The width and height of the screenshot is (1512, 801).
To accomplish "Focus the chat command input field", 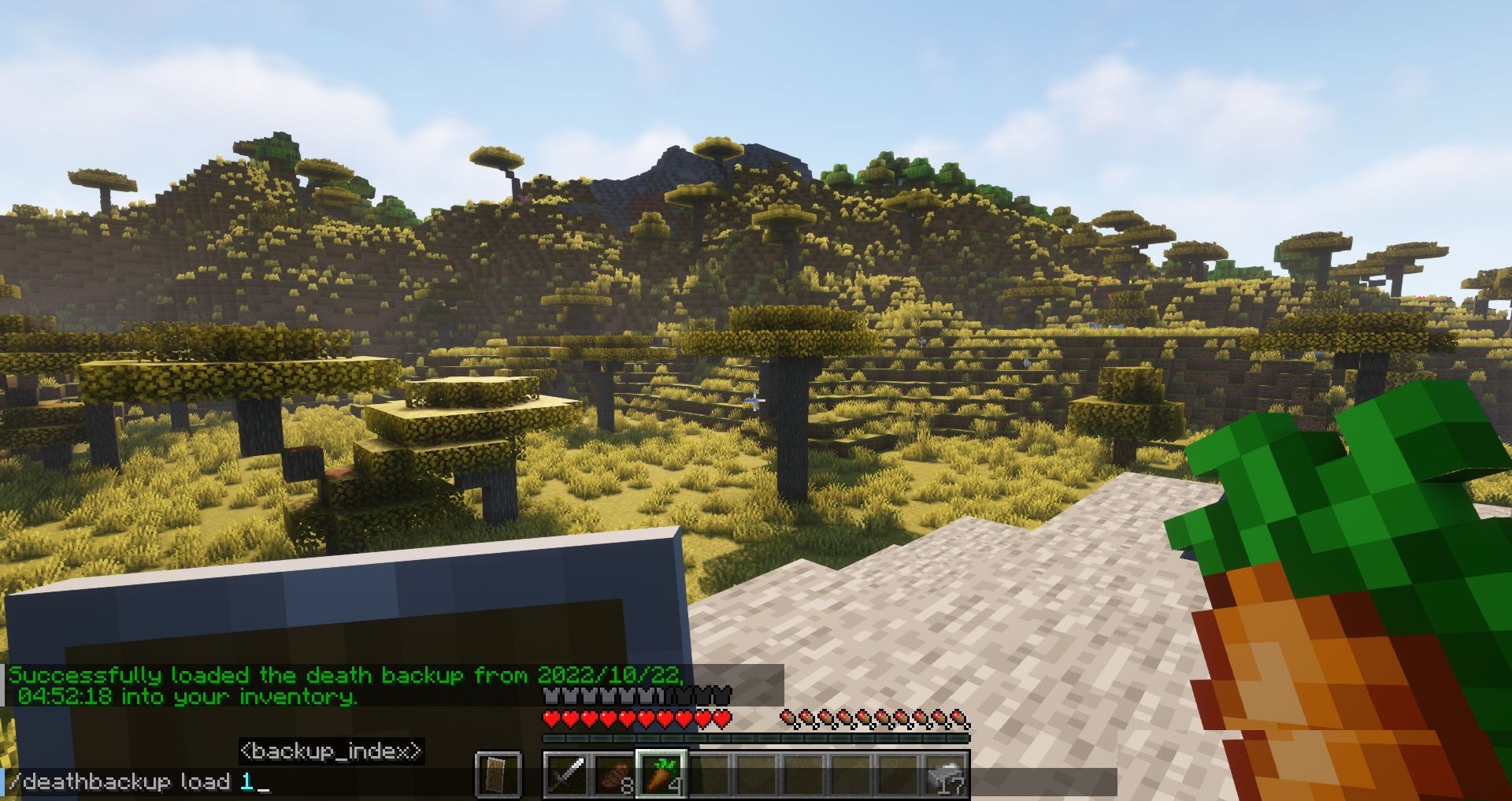I will (551, 782).
